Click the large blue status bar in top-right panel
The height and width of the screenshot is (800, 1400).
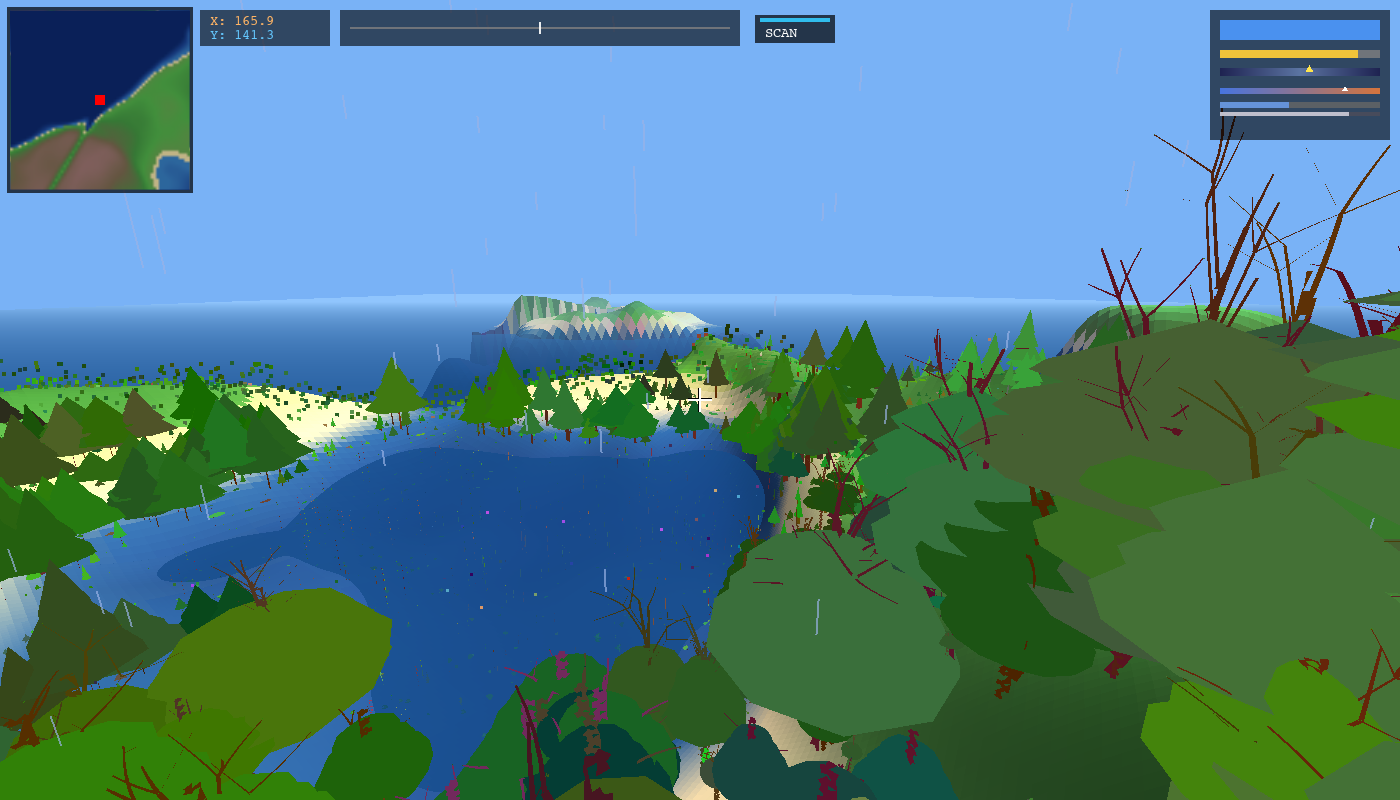[1300, 30]
